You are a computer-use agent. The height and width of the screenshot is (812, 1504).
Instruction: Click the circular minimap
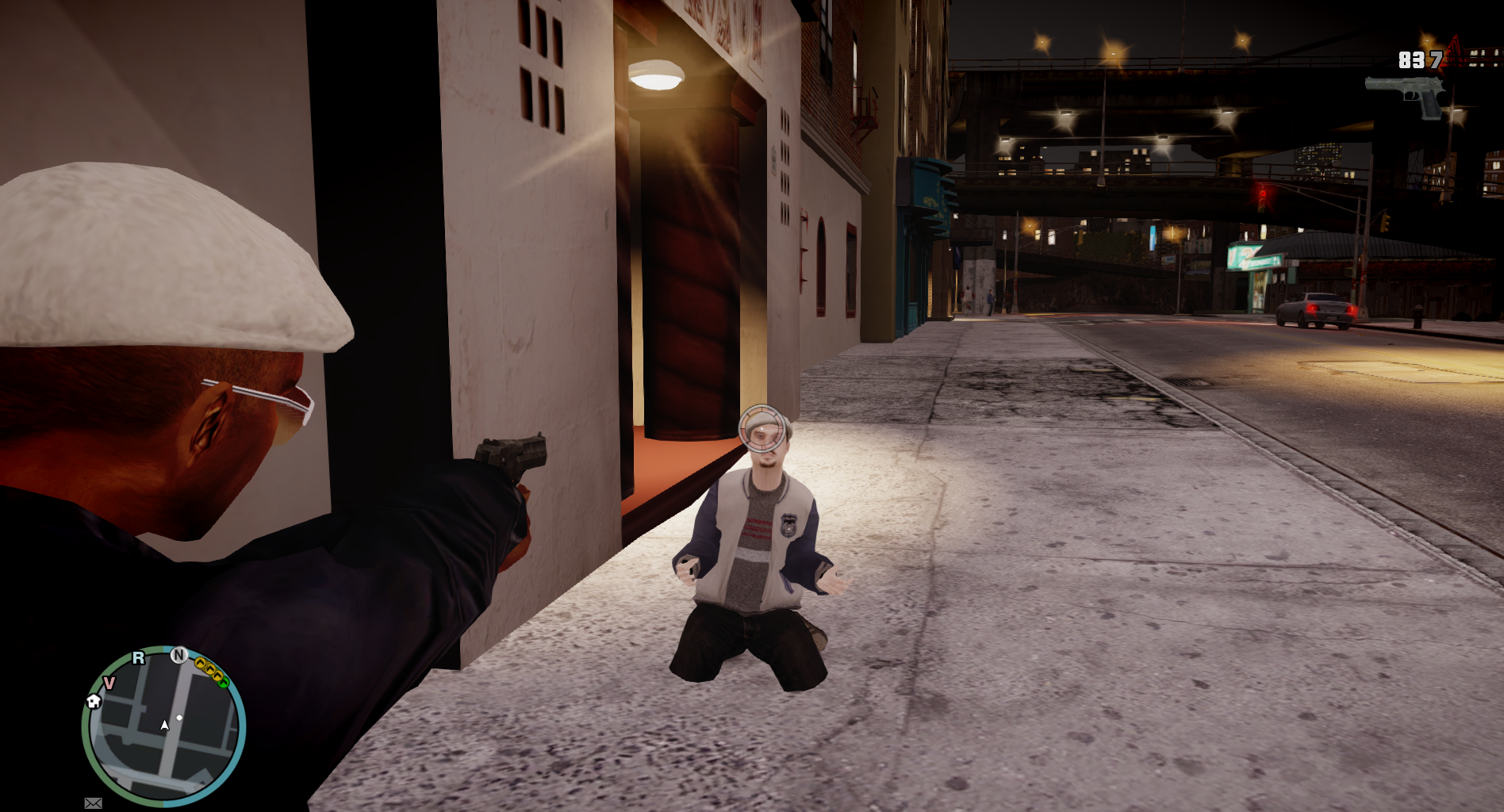pos(163,726)
